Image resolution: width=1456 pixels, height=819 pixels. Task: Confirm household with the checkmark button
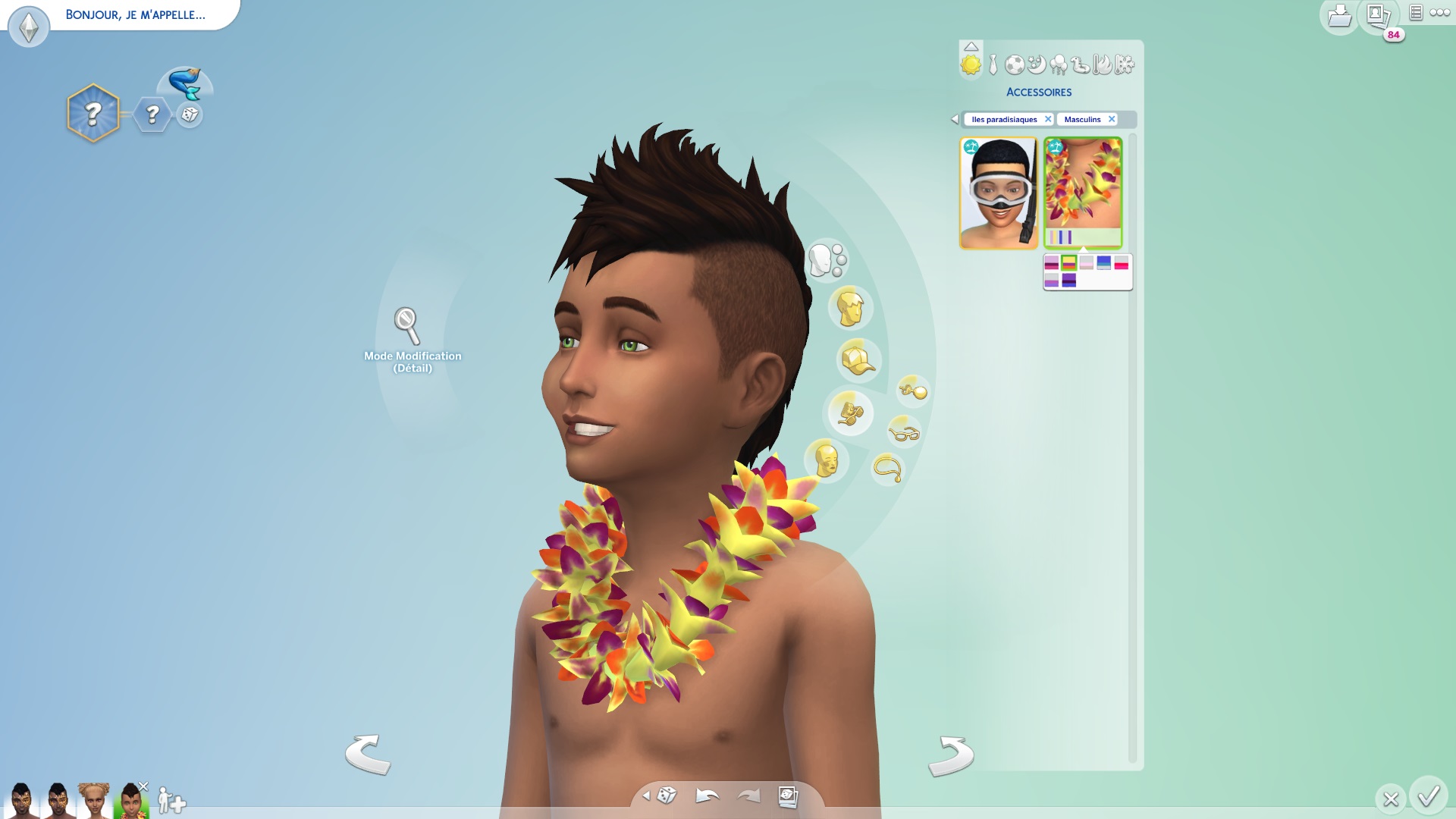[x=1429, y=796]
